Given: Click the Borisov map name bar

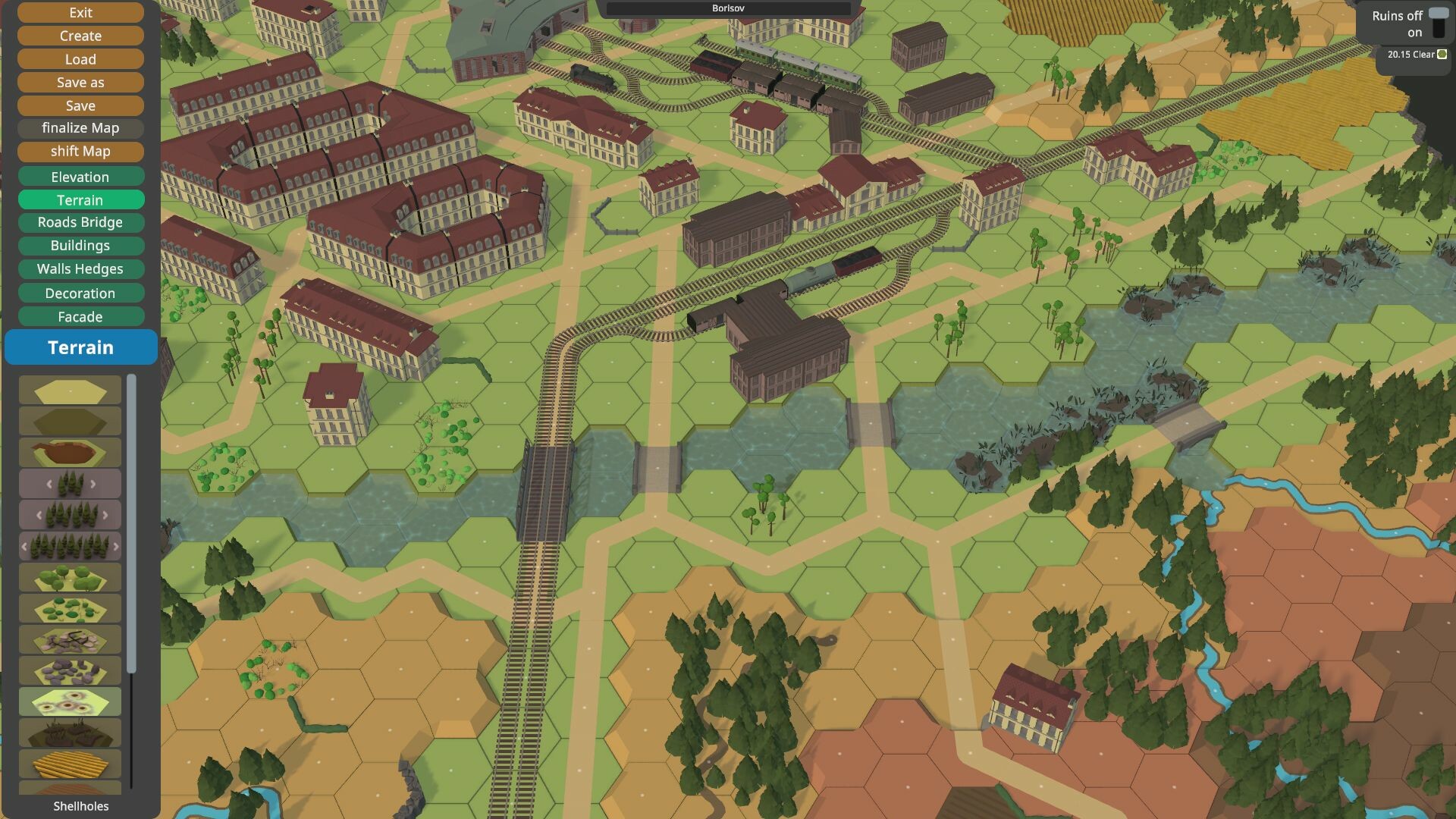Looking at the screenshot, I should tap(726, 8).
